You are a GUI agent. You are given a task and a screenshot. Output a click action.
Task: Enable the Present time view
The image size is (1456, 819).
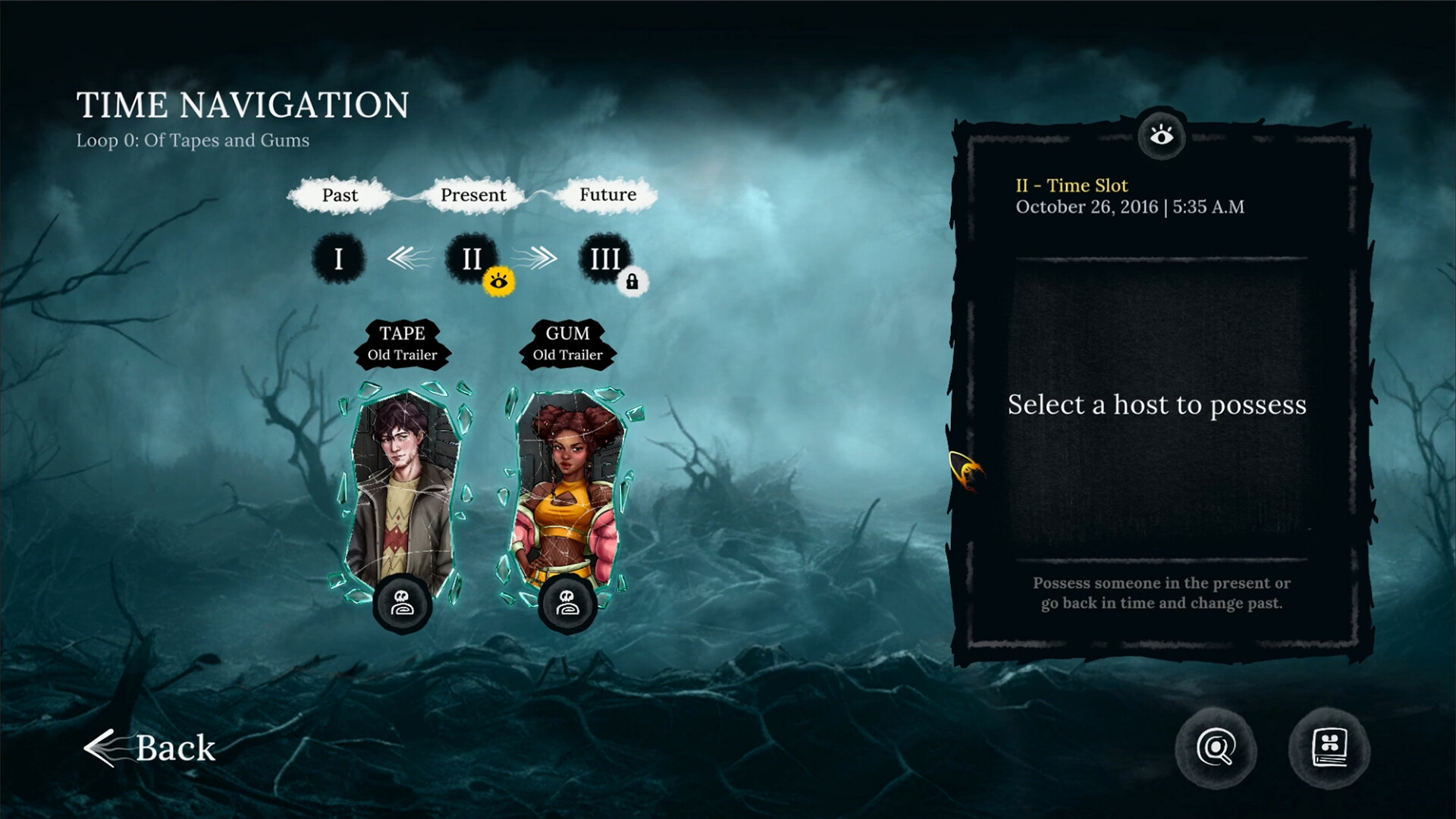473,195
